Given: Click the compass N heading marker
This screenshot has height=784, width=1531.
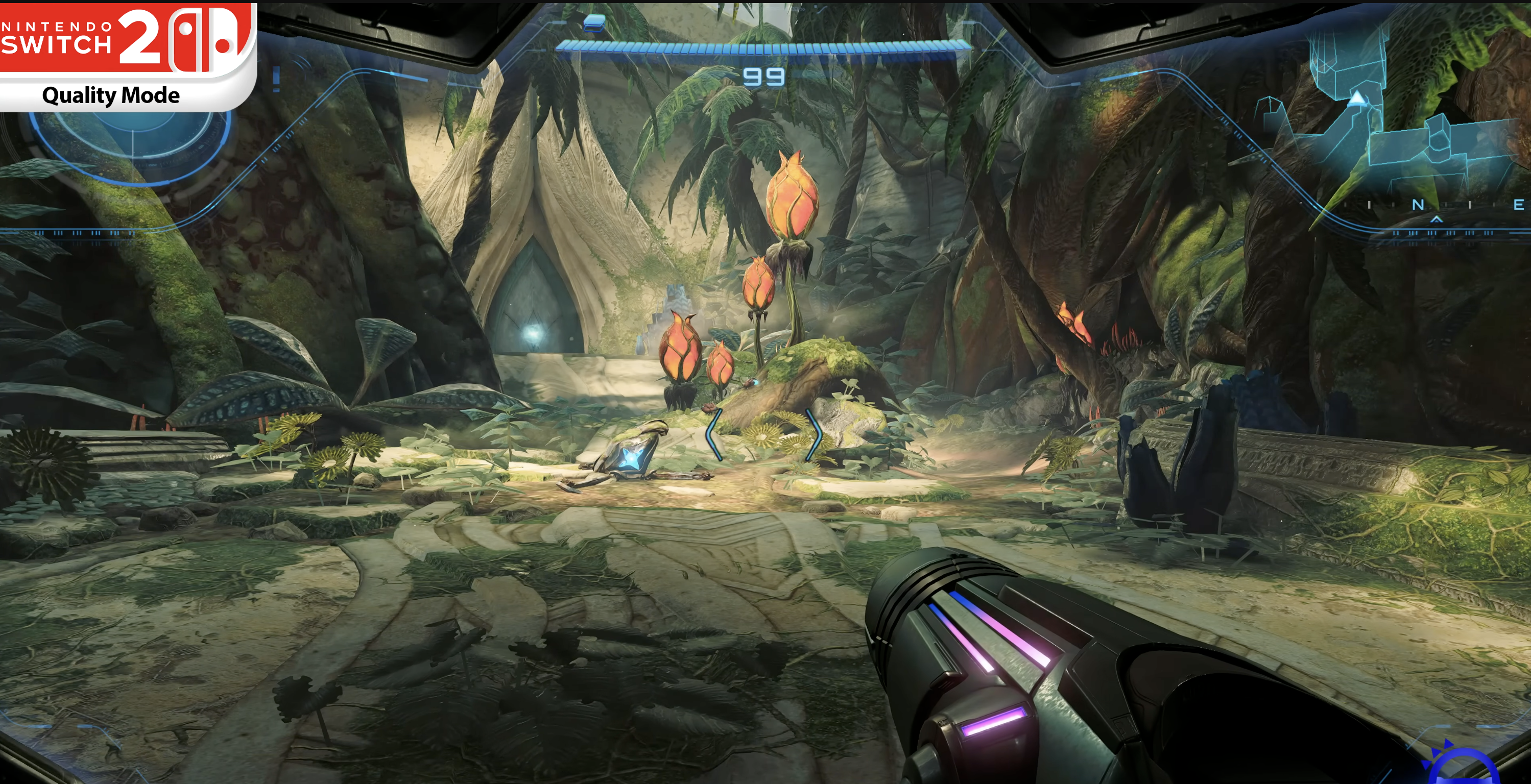Looking at the screenshot, I should coord(1418,205).
